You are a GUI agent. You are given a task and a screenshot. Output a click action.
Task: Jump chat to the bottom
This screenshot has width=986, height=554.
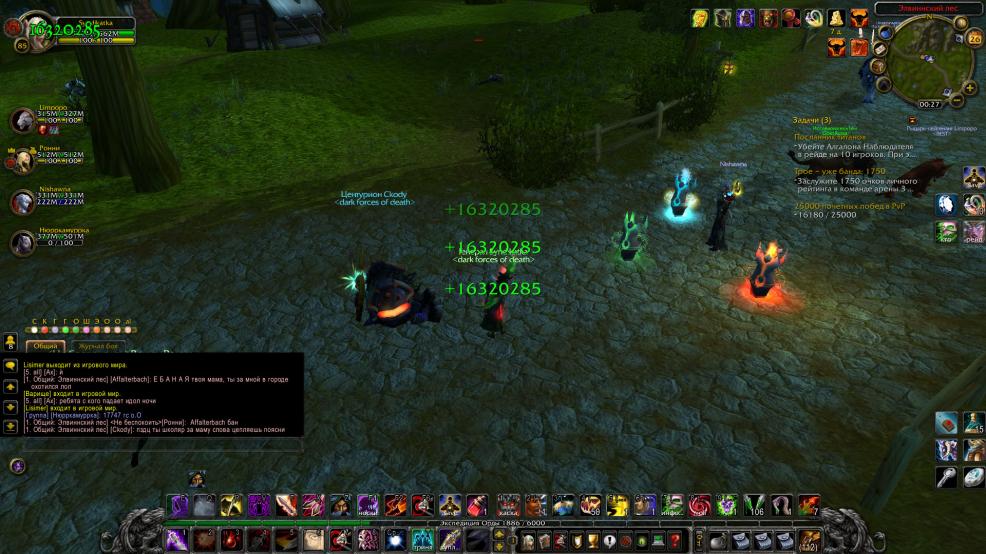pos(10,427)
